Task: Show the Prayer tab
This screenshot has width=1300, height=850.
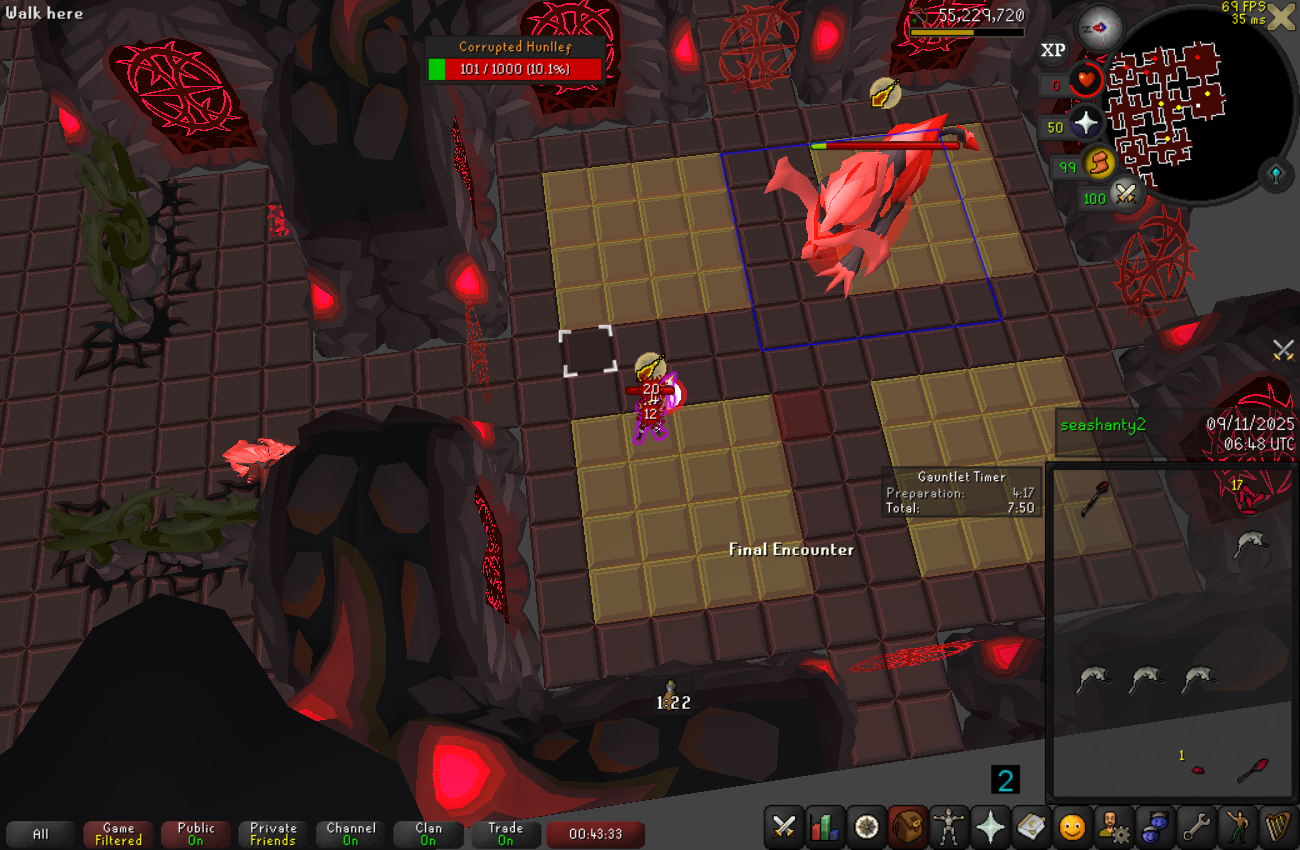Action: [990, 827]
